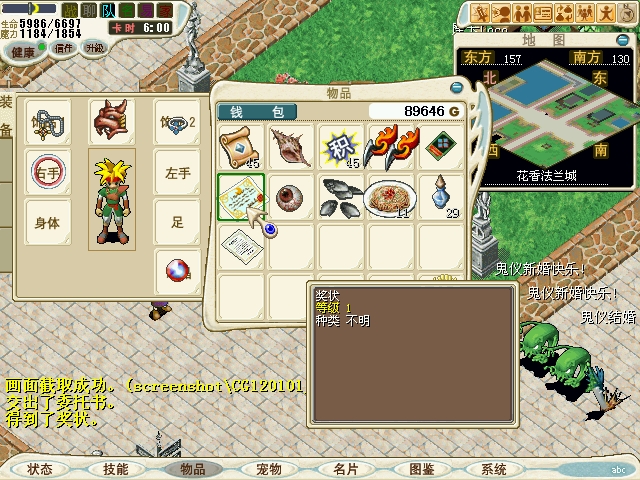The width and height of the screenshot is (640, 480).
Task: Open the 图鉴 encyclopedia tab
Action: click(x=421, y=469)
